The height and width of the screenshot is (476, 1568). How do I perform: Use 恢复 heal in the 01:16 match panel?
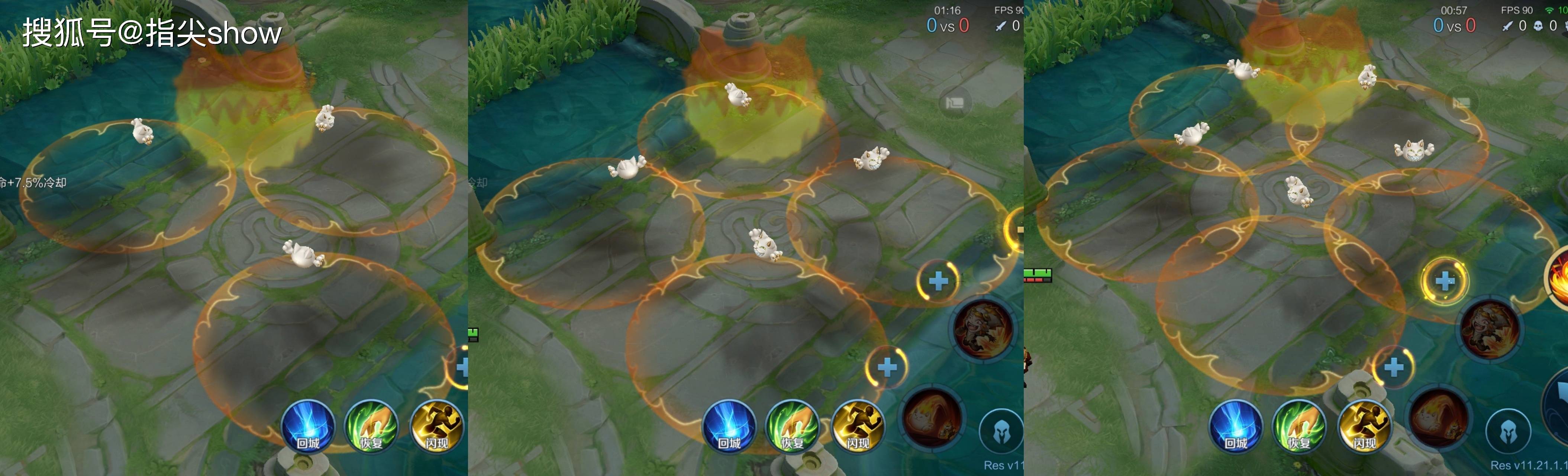pos(793,427)
